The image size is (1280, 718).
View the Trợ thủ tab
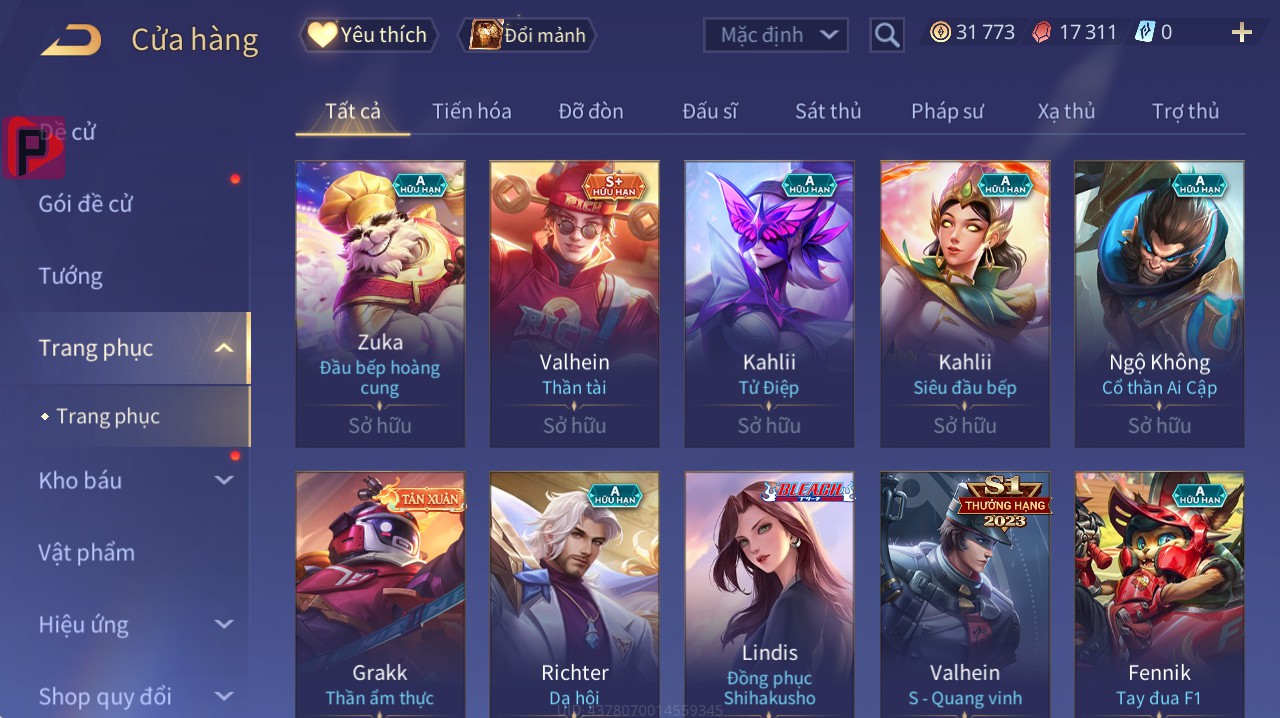(x=1185, y=111)
